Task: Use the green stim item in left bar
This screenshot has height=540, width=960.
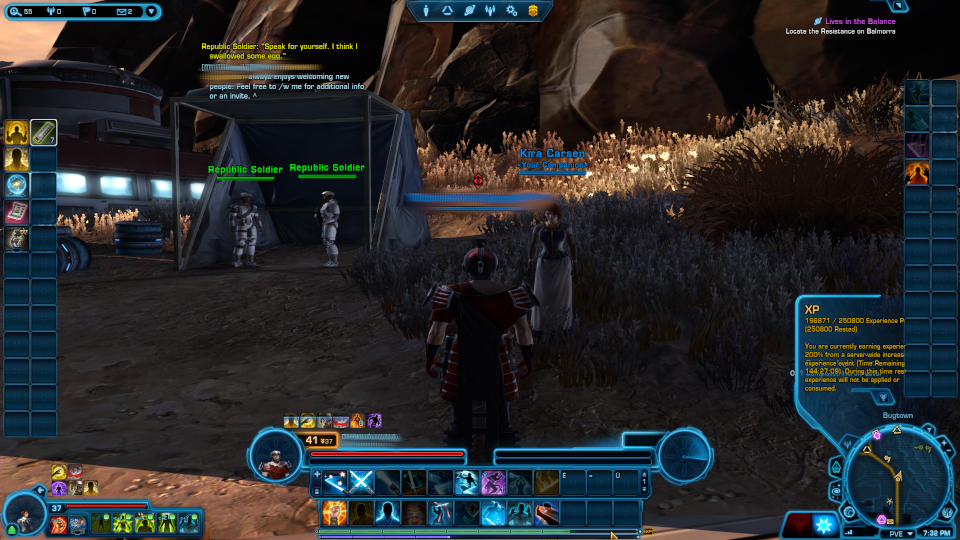Action: (x=43, y=132)
